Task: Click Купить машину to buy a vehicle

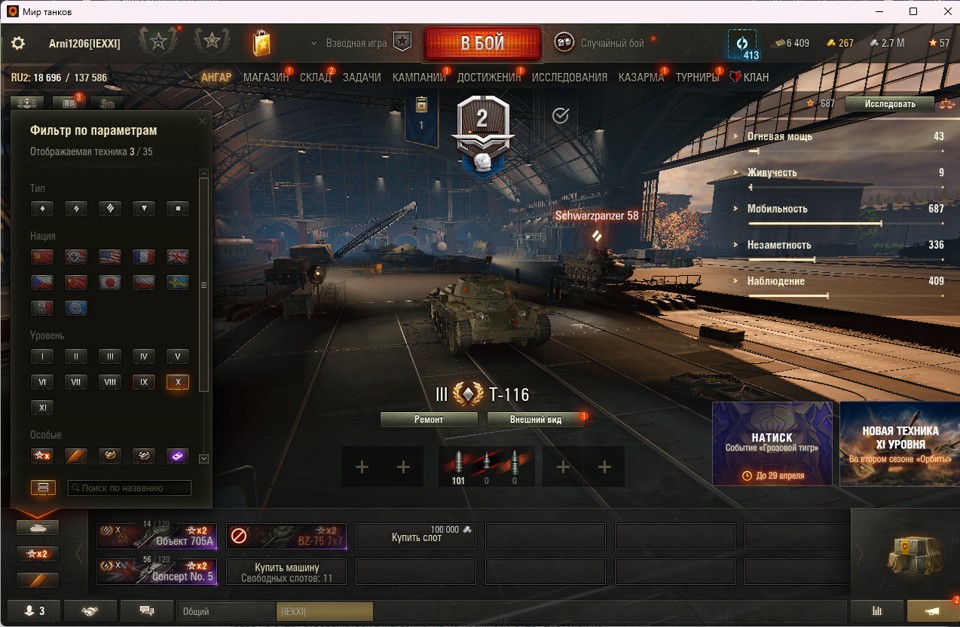Action: pyautogui.click(x=286, y=571)
